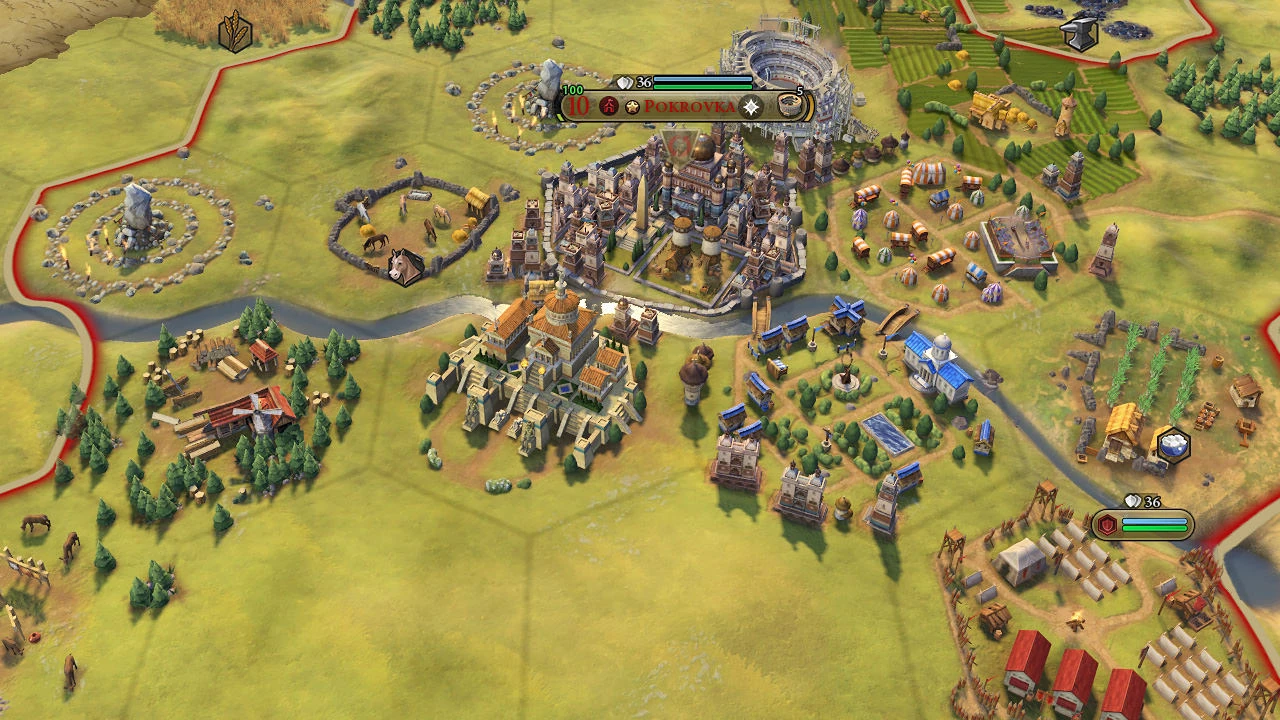Click the white faith burst icon after Pokrovka
The height and width of the screenshot is (720, 1280).
coord(751,107)
